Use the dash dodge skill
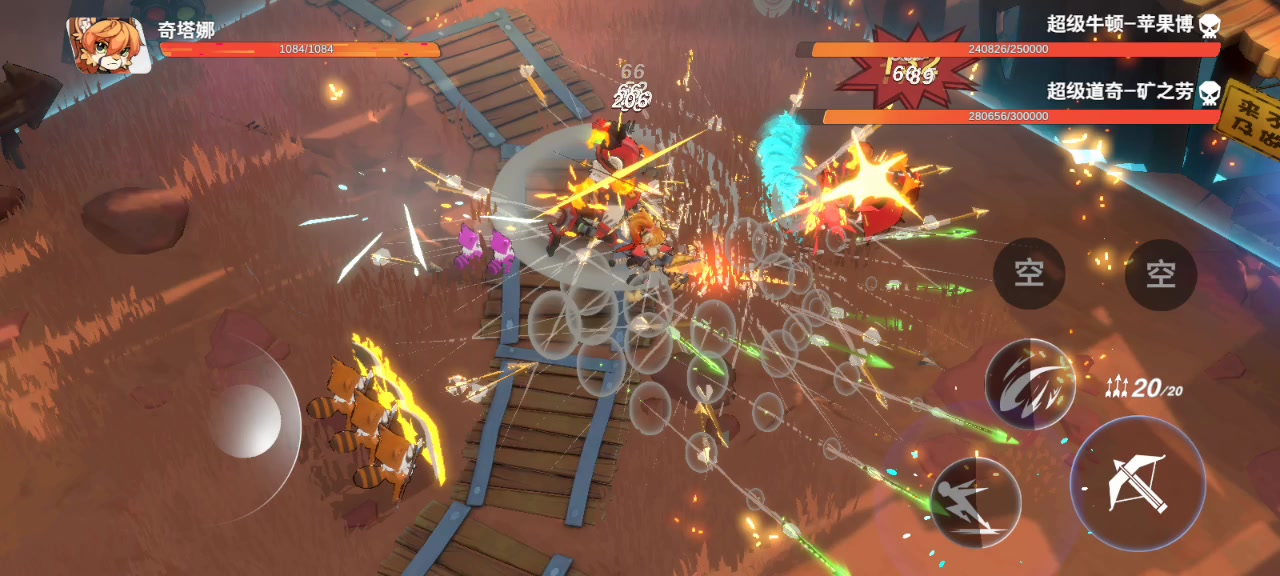 click(975, 502)
